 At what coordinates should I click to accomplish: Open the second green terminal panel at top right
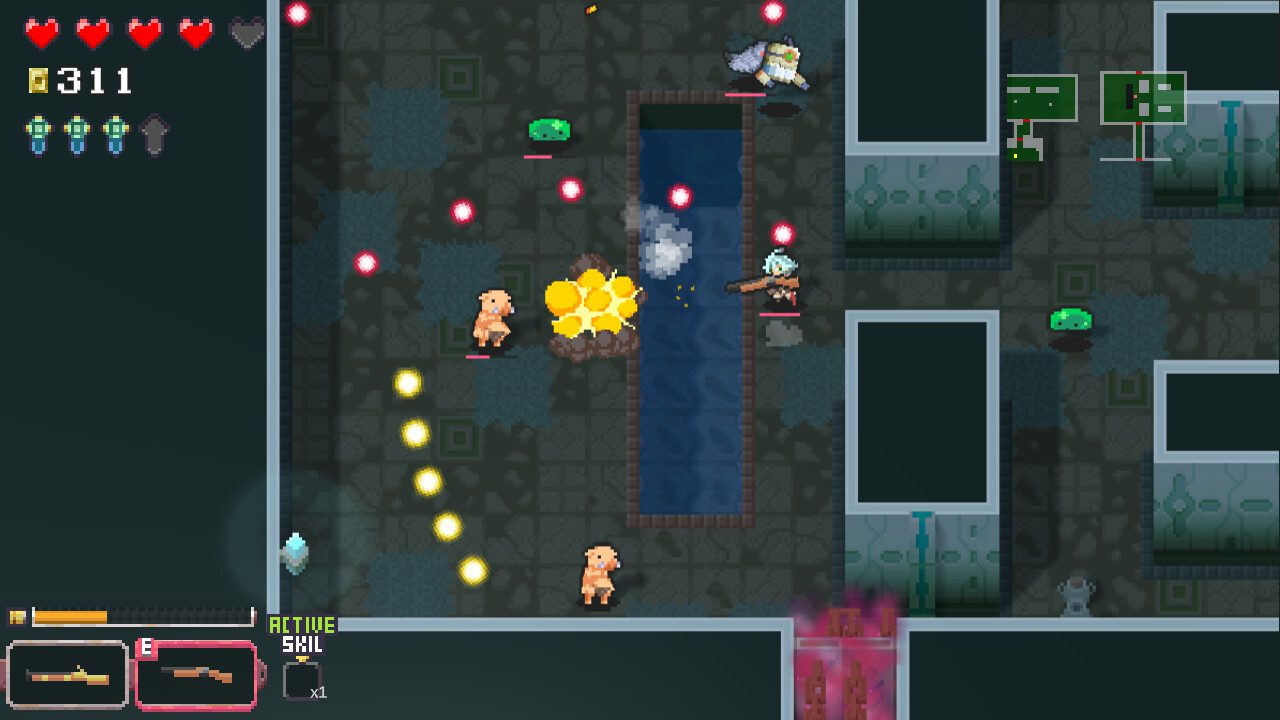tap(1145, 99)
